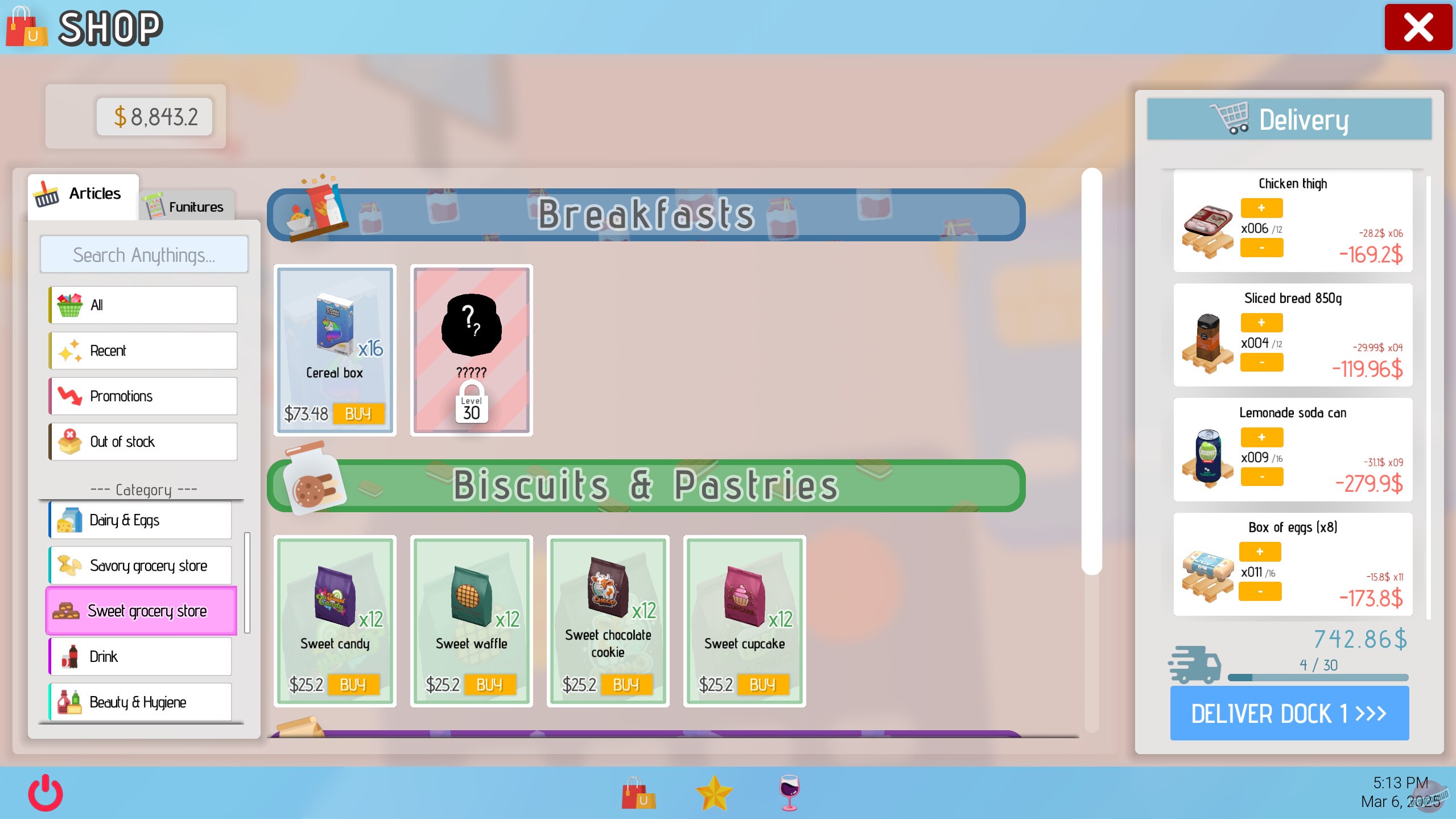
Task: Show Out of stock products
Action: (142, 441)
